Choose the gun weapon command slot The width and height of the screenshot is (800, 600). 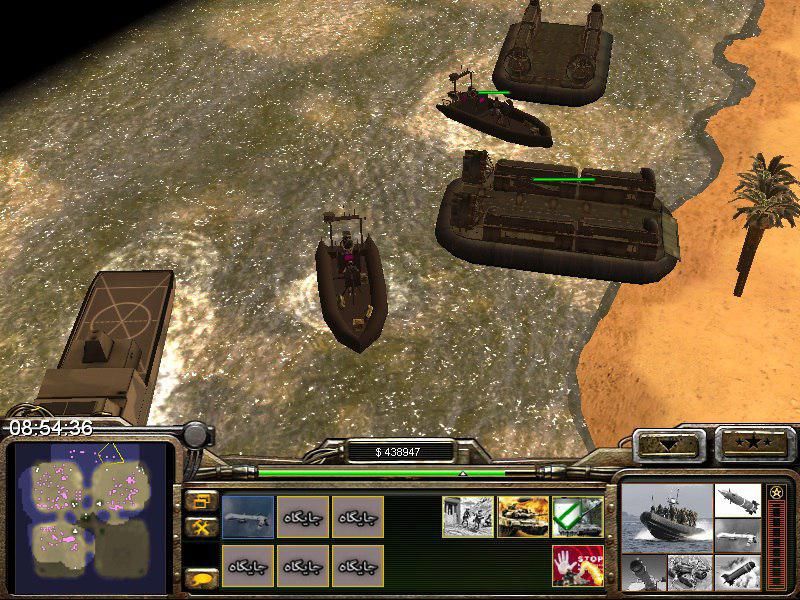pyautogui.click(x=248, y=517)
